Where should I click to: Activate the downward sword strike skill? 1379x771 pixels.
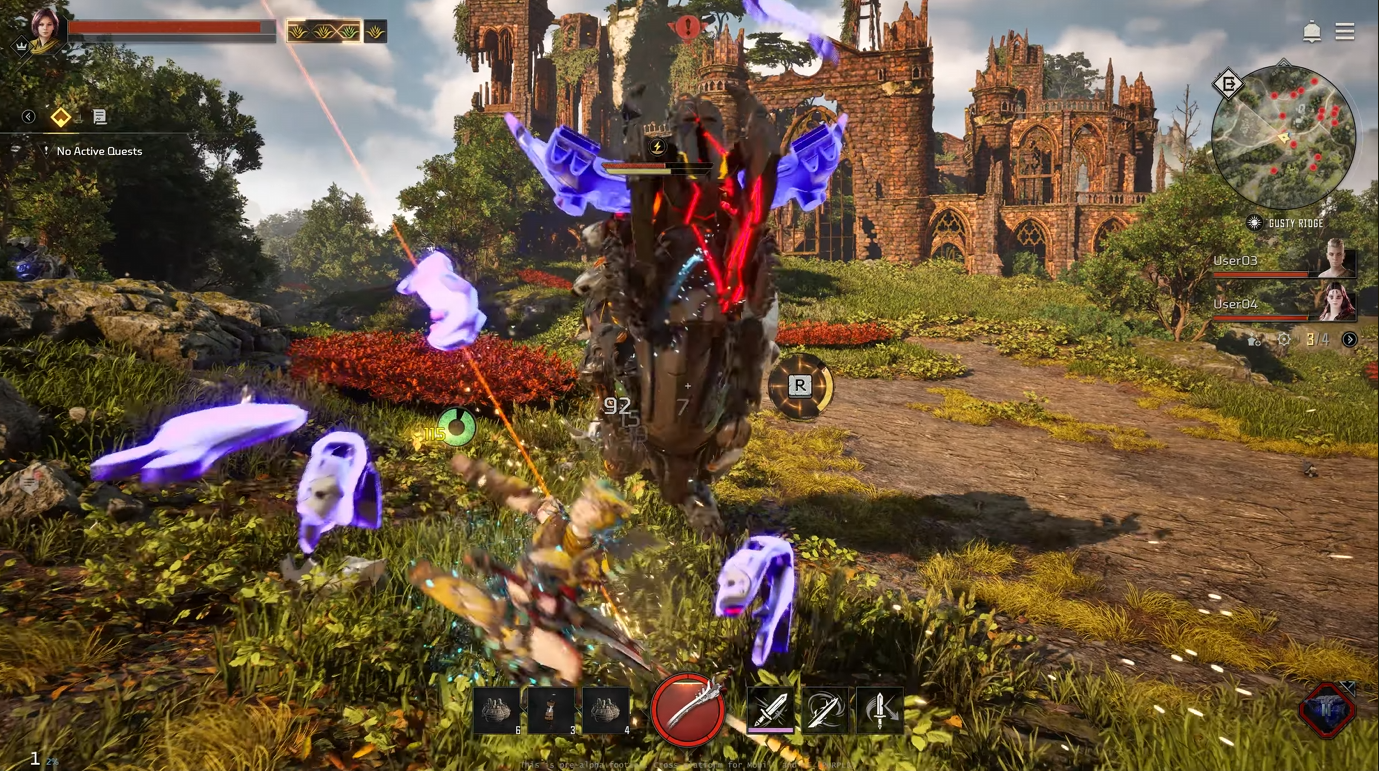[x=880, y=711]
